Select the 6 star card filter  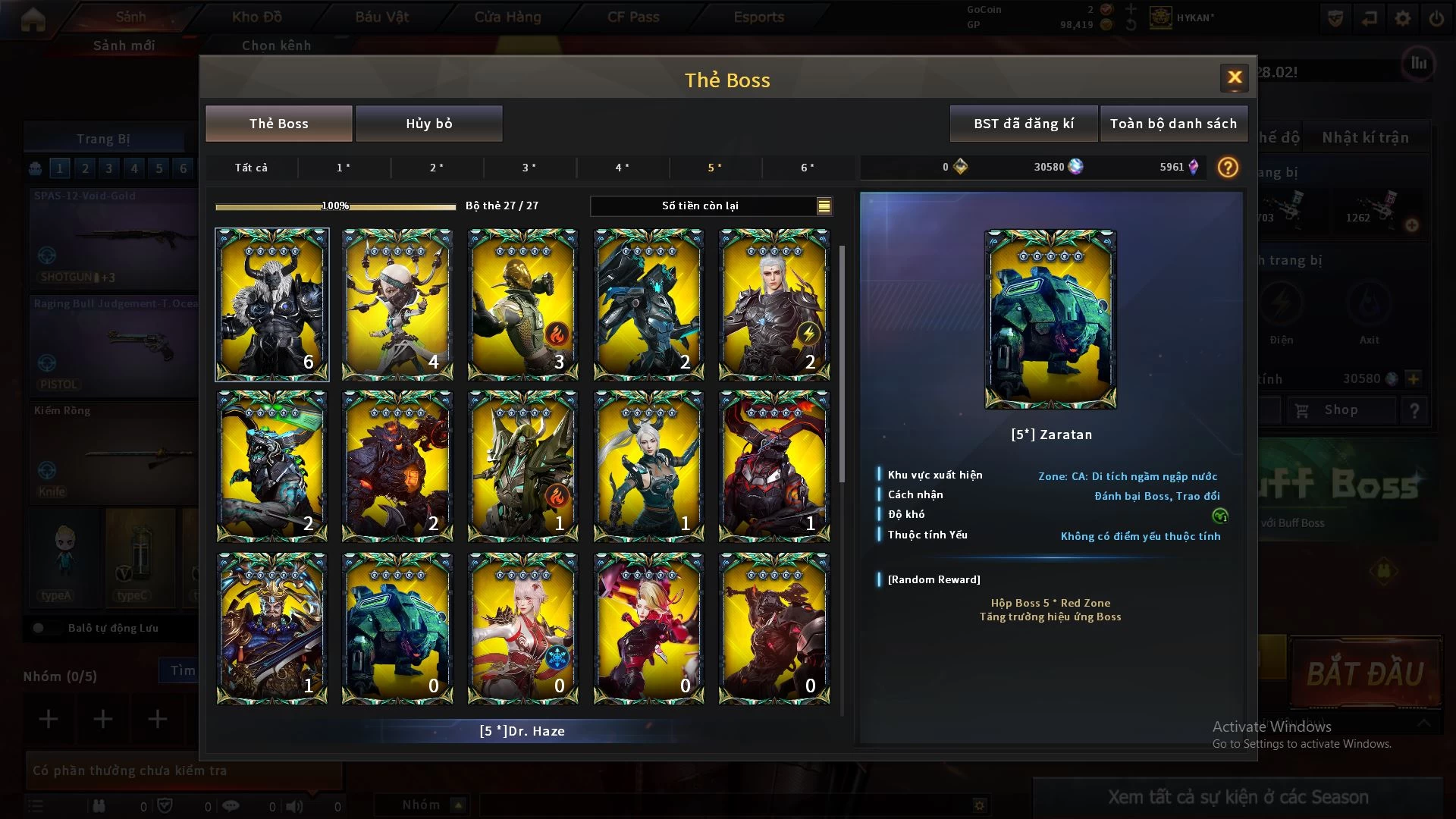pos(808,168)
